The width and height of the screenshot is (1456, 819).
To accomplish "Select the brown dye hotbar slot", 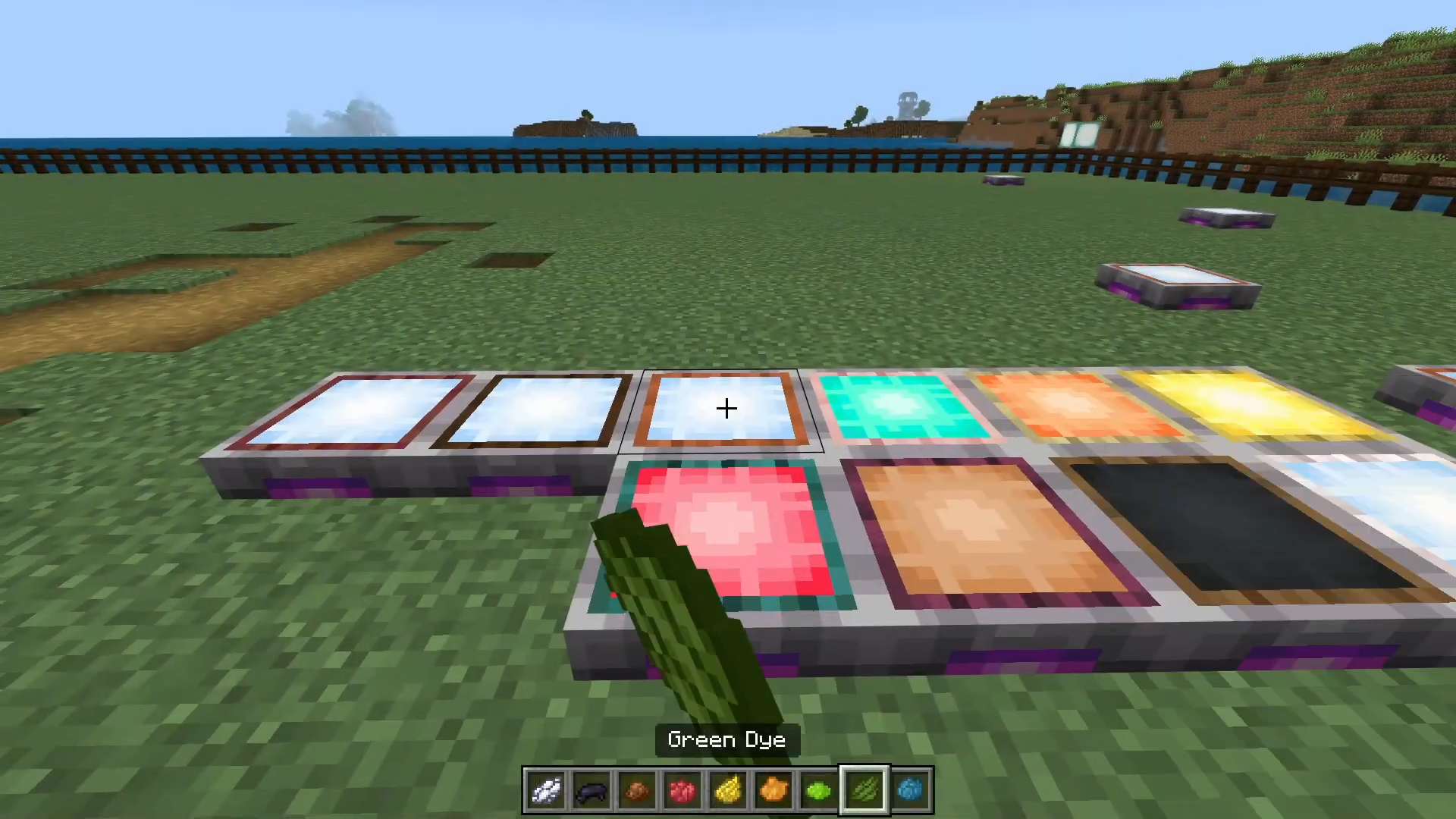I will click(x=637, y=791).
